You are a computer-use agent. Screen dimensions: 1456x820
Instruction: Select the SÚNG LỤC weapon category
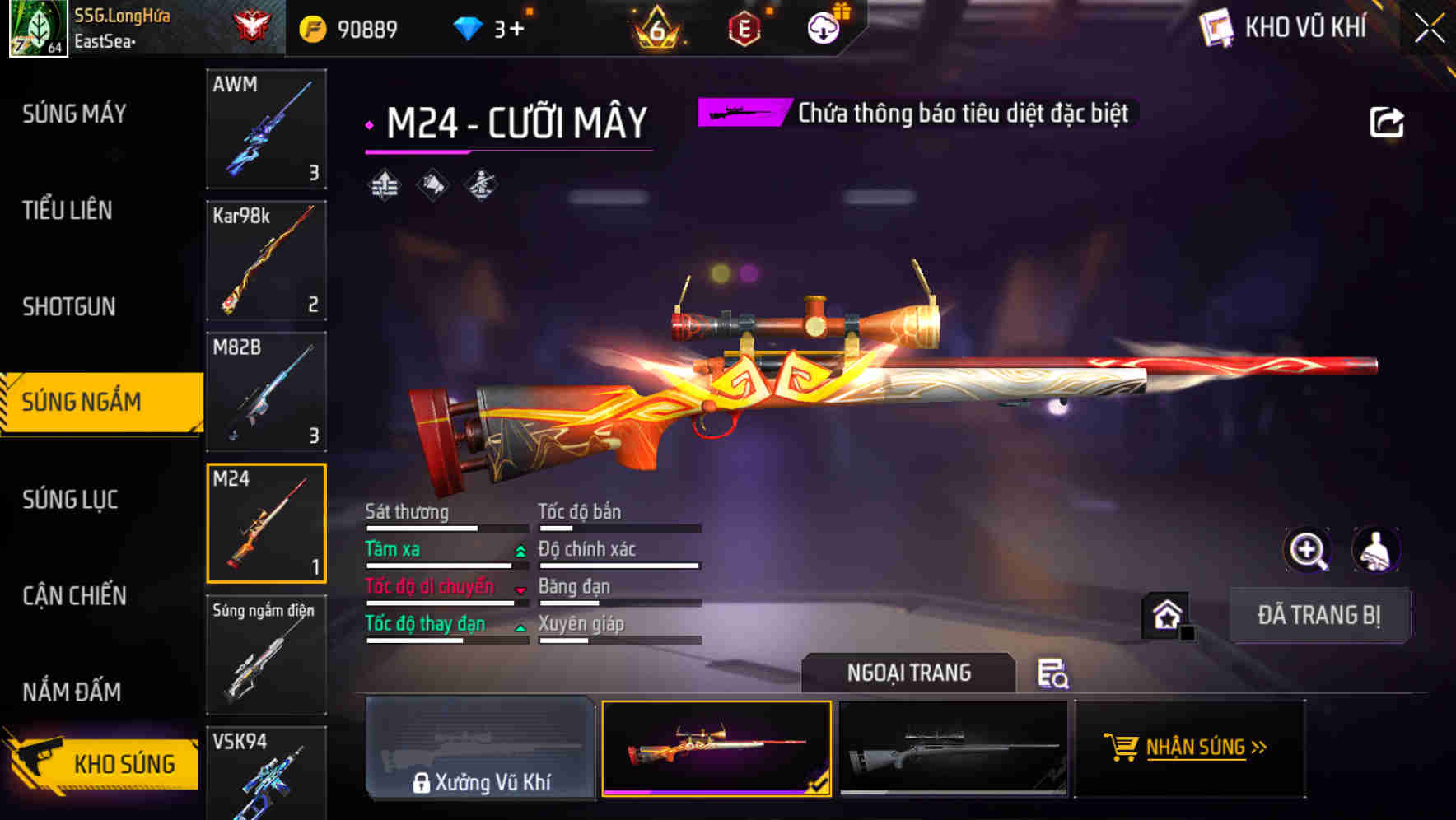coord(70,500)
